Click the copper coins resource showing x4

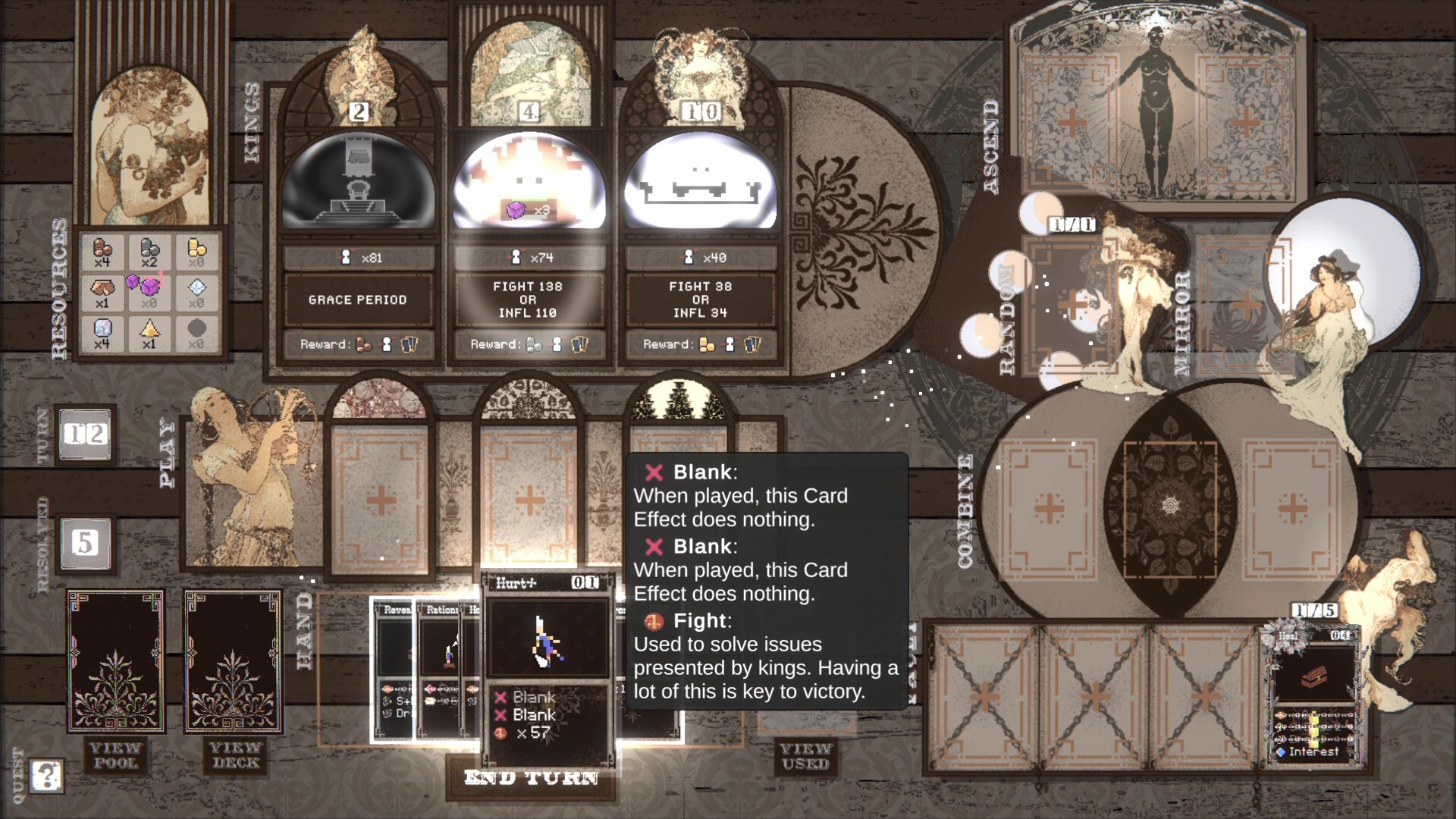tap(104, 252)
